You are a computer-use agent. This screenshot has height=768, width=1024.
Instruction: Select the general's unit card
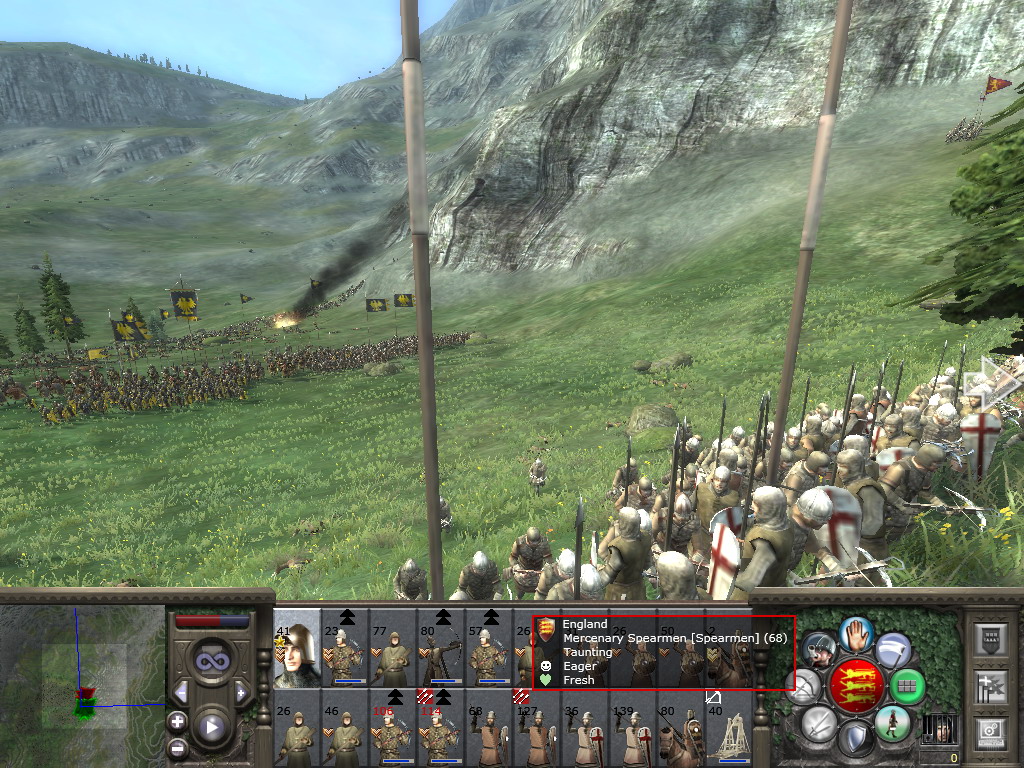297,649
